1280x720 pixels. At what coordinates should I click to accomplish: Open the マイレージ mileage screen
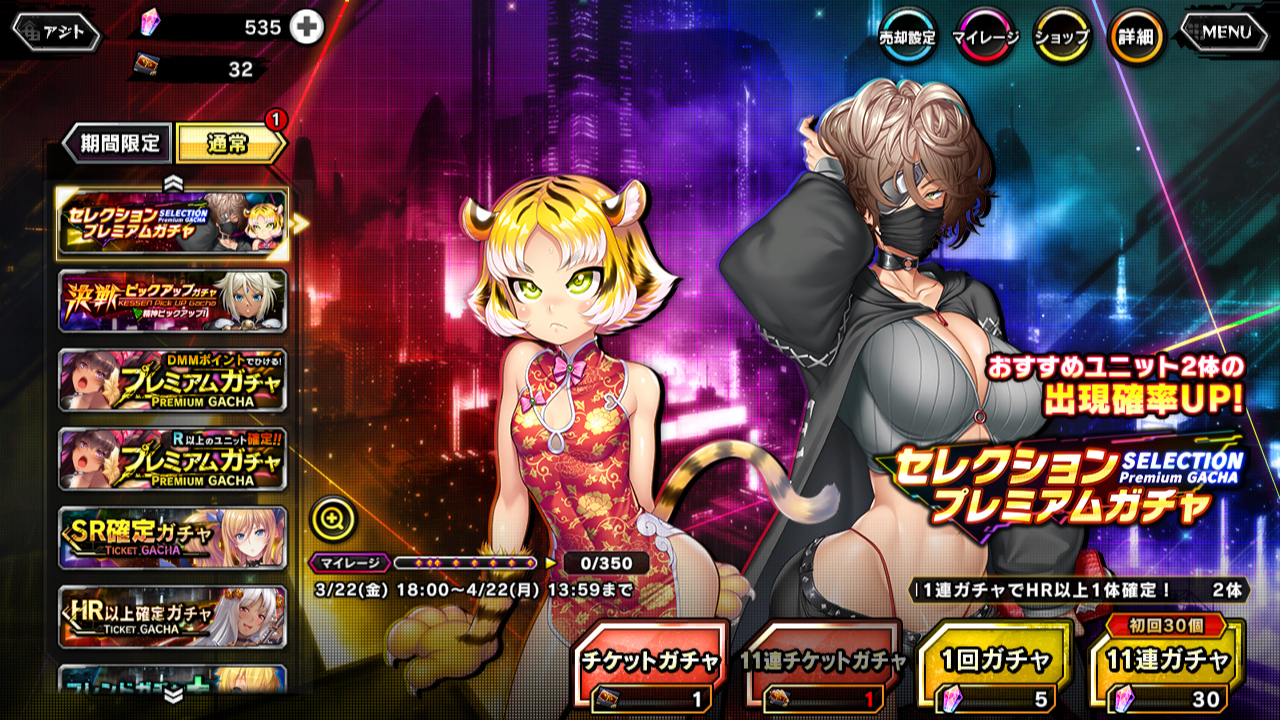click(985, 37)
